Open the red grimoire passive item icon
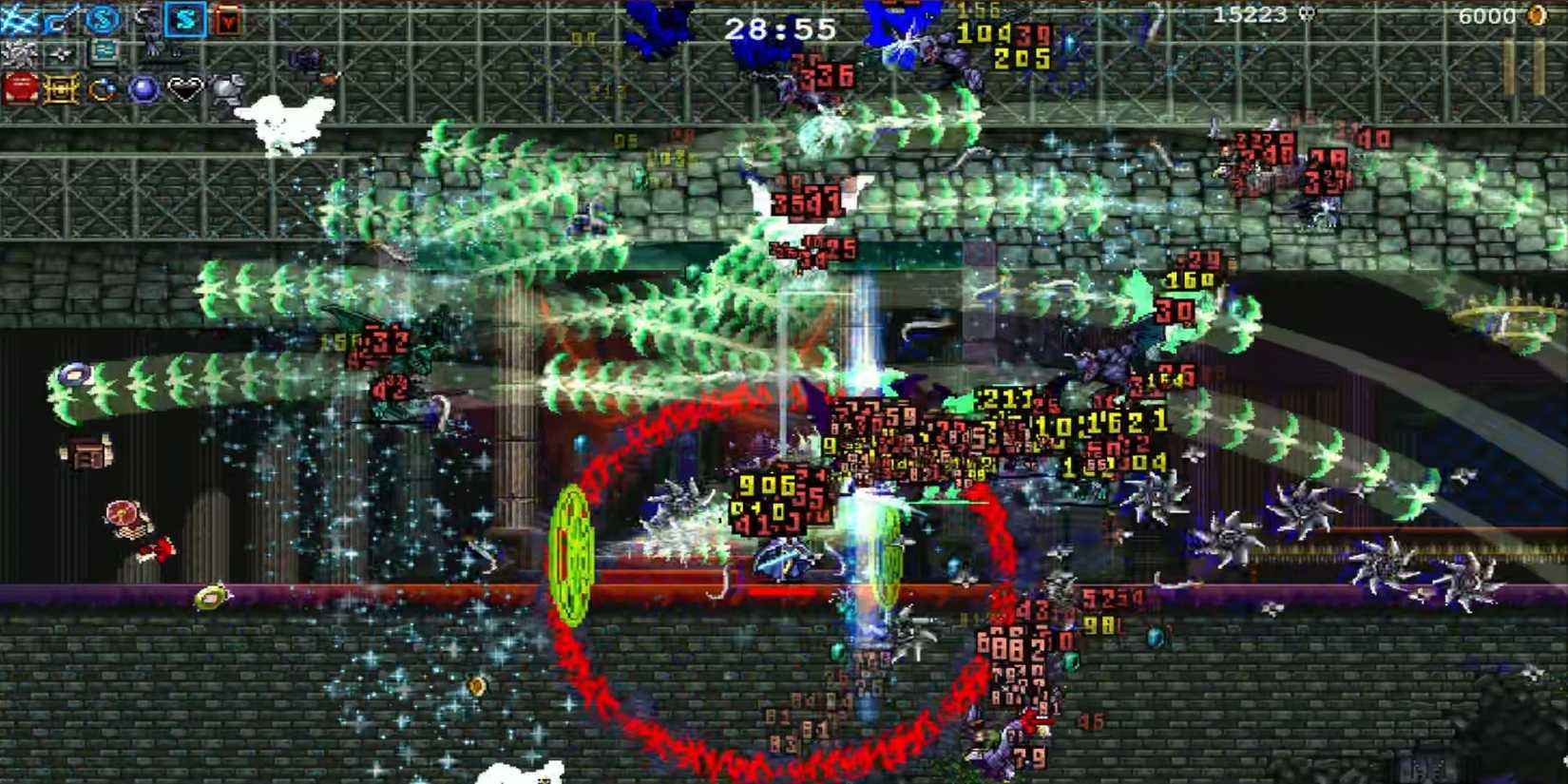The image size is (1568, 784). [x=19, y=88]
